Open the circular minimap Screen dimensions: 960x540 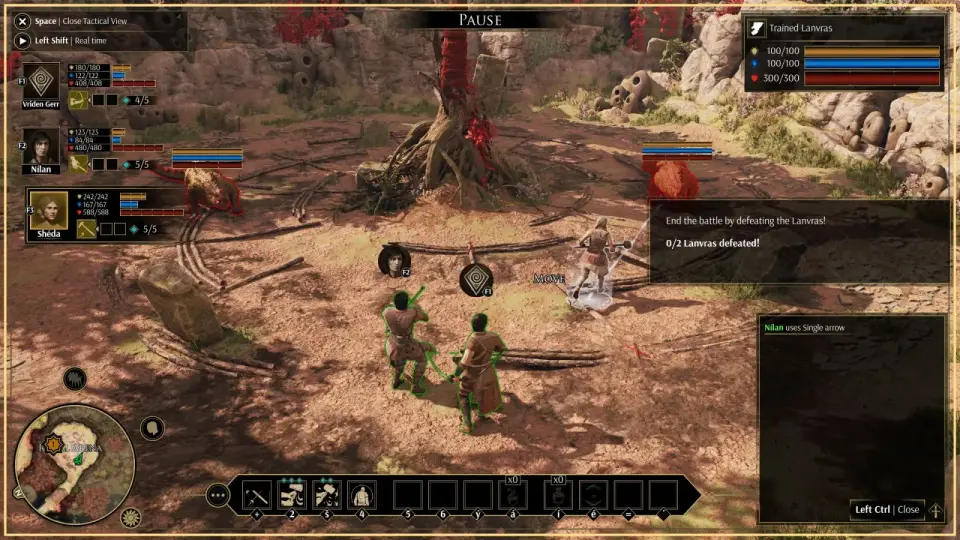(x=75, y=462)
